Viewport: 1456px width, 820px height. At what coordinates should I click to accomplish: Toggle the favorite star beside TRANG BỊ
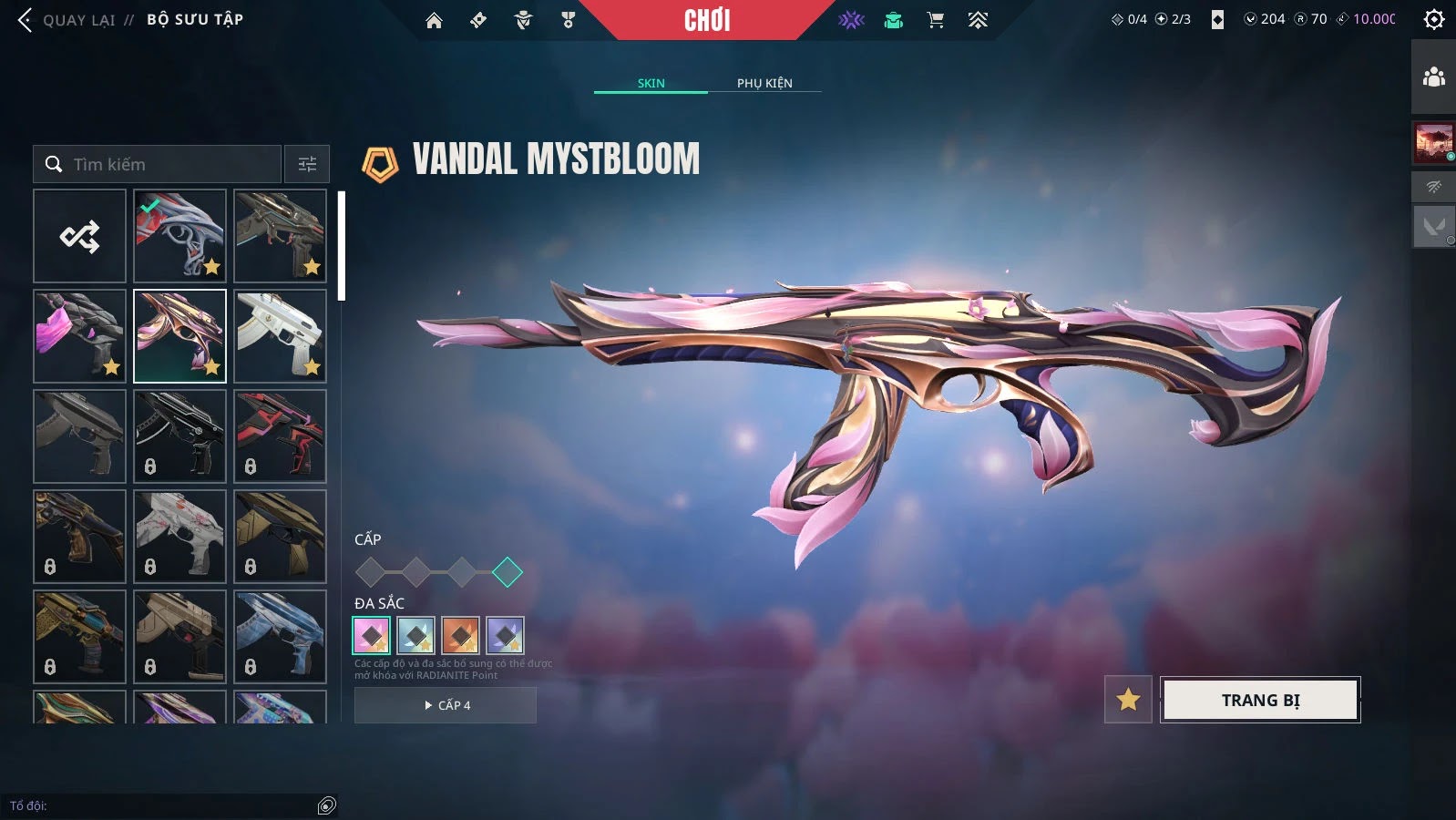click(1128, 700)
